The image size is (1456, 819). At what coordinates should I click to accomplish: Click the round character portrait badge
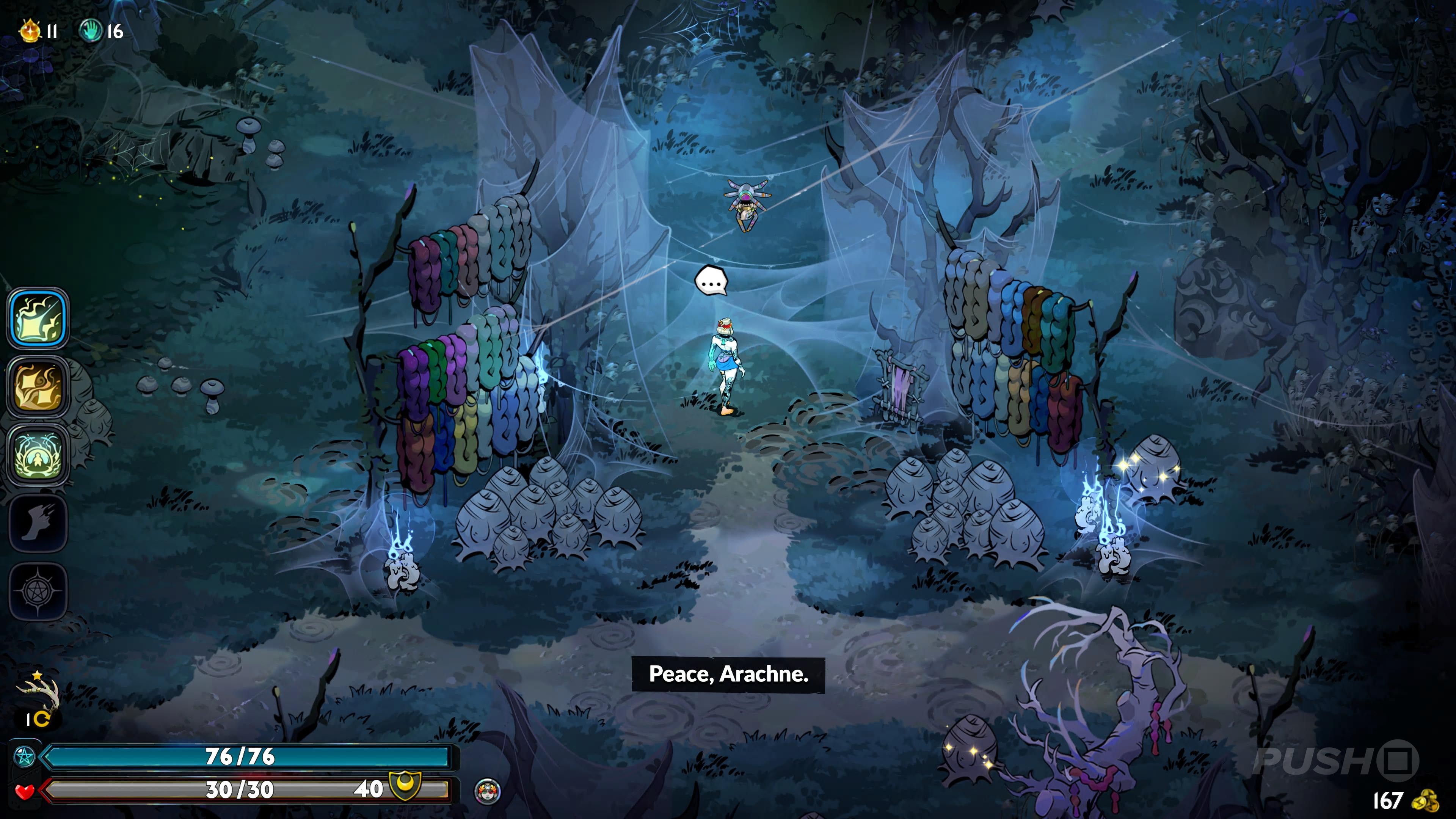[487, 791]
